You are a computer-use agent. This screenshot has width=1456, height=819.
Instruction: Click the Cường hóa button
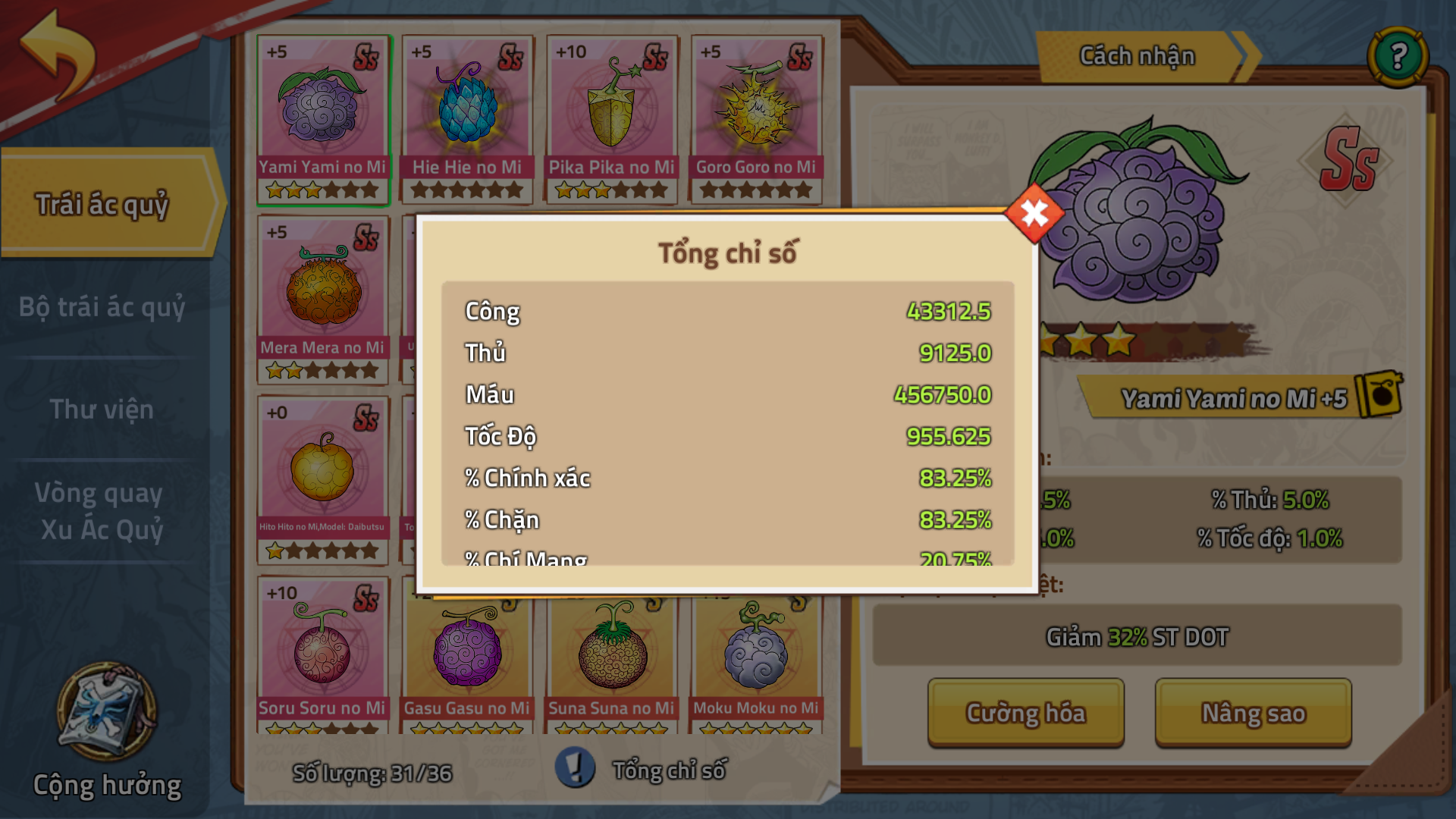[x=1025, y=713]
